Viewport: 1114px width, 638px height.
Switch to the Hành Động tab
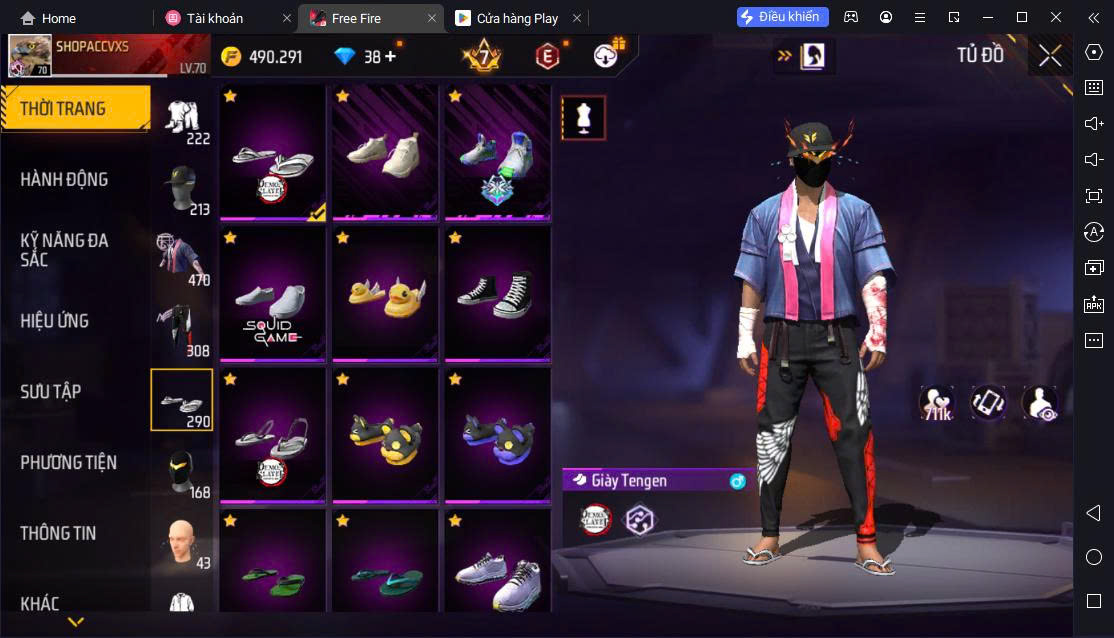[65, 179]
